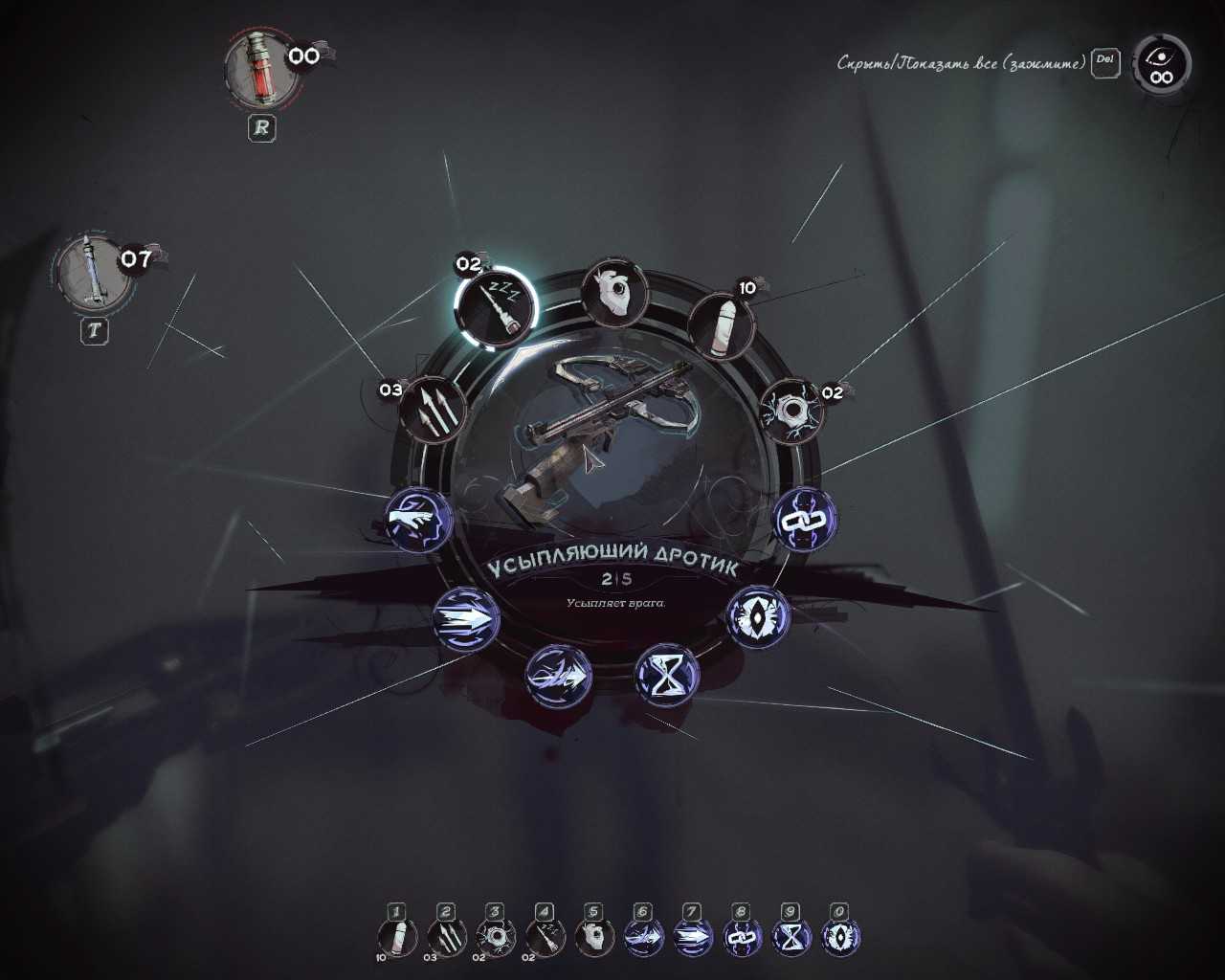
Task: Choose the Blink arrow power in the wheel
Action: point(466,619)
